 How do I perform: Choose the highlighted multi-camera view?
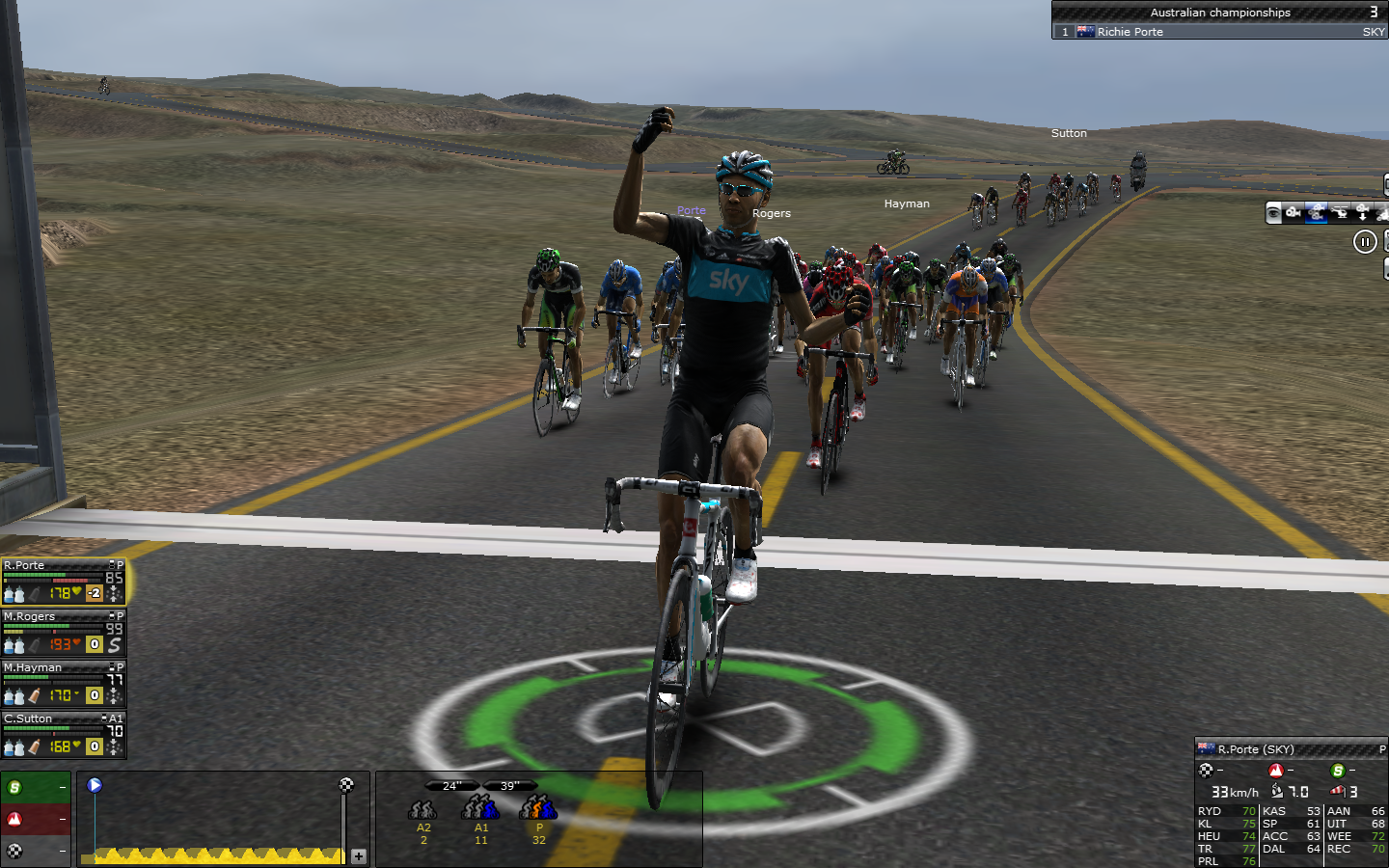coord(1317,213)
